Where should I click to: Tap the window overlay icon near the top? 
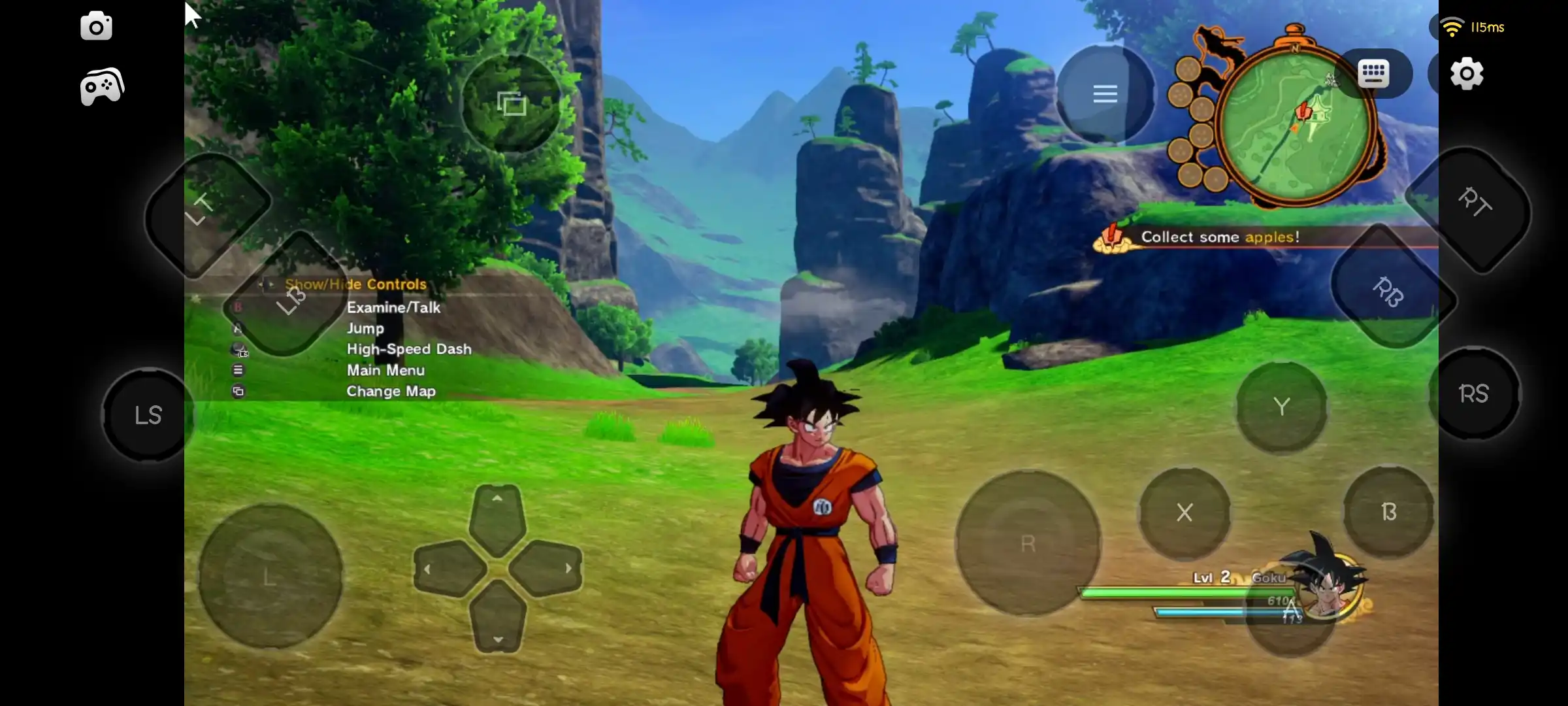[511, 101]
